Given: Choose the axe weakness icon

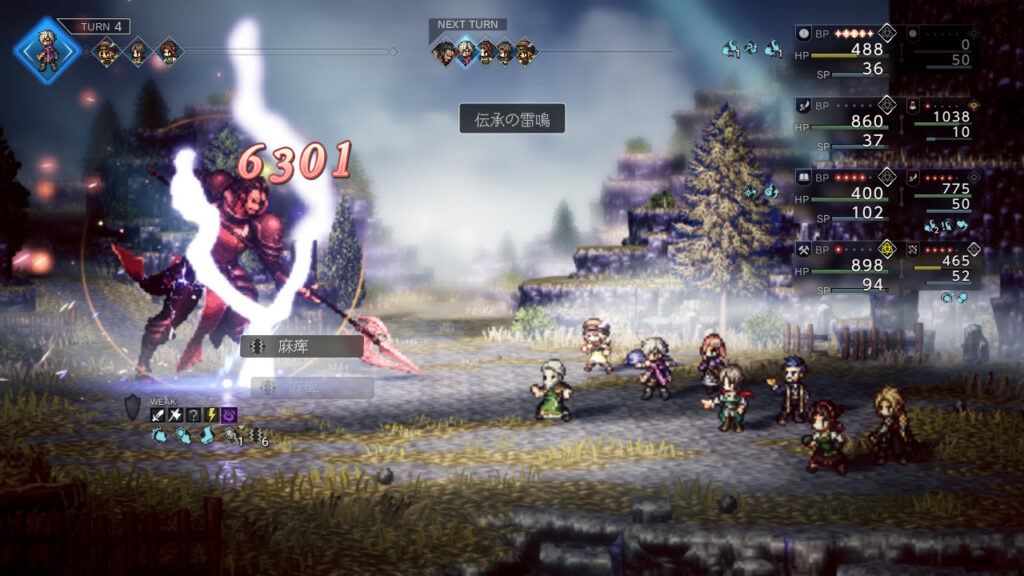Looking at the screenshot, I should coord(176,415).
